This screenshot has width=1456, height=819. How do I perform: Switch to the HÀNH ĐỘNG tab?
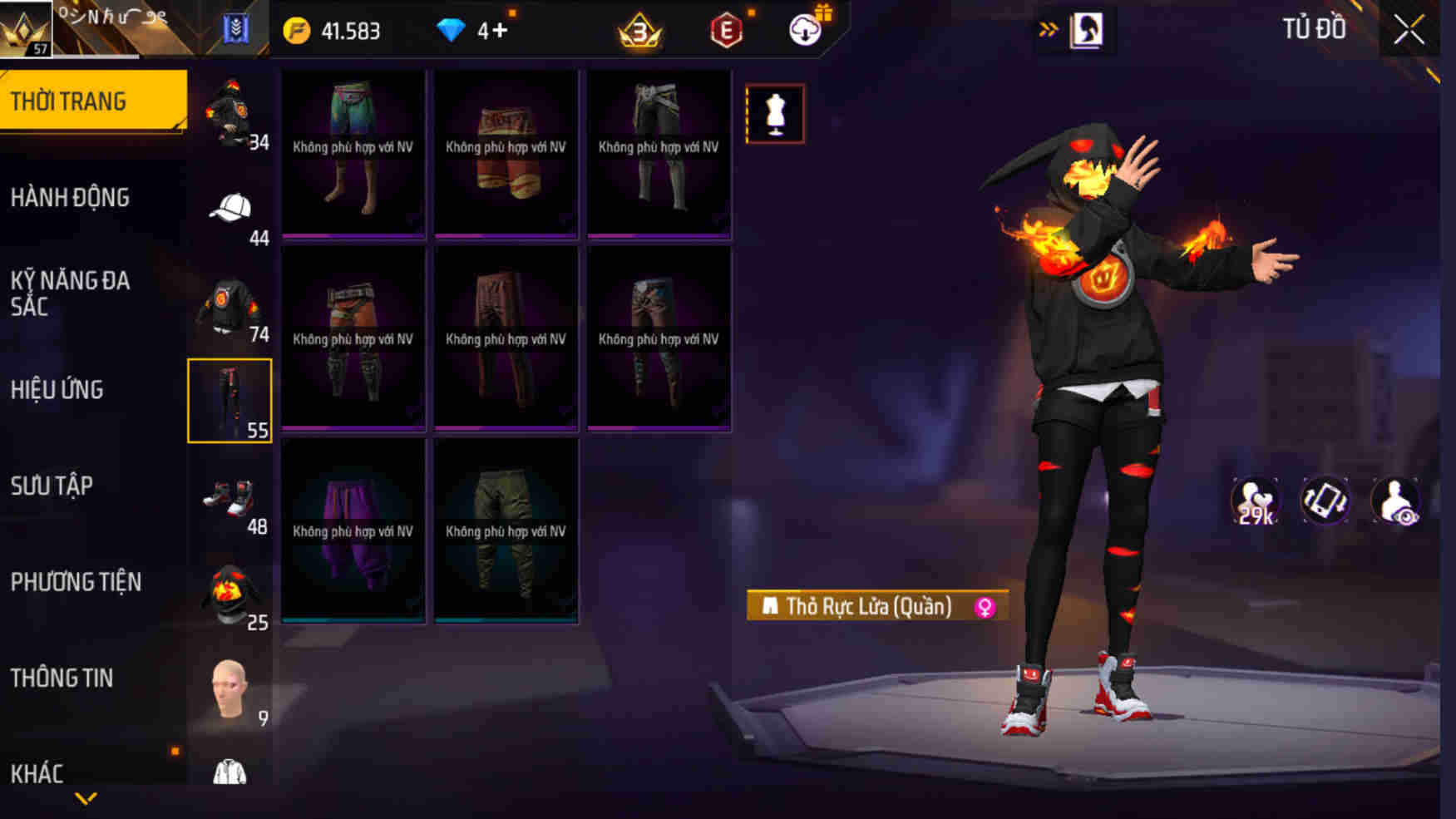71,197
